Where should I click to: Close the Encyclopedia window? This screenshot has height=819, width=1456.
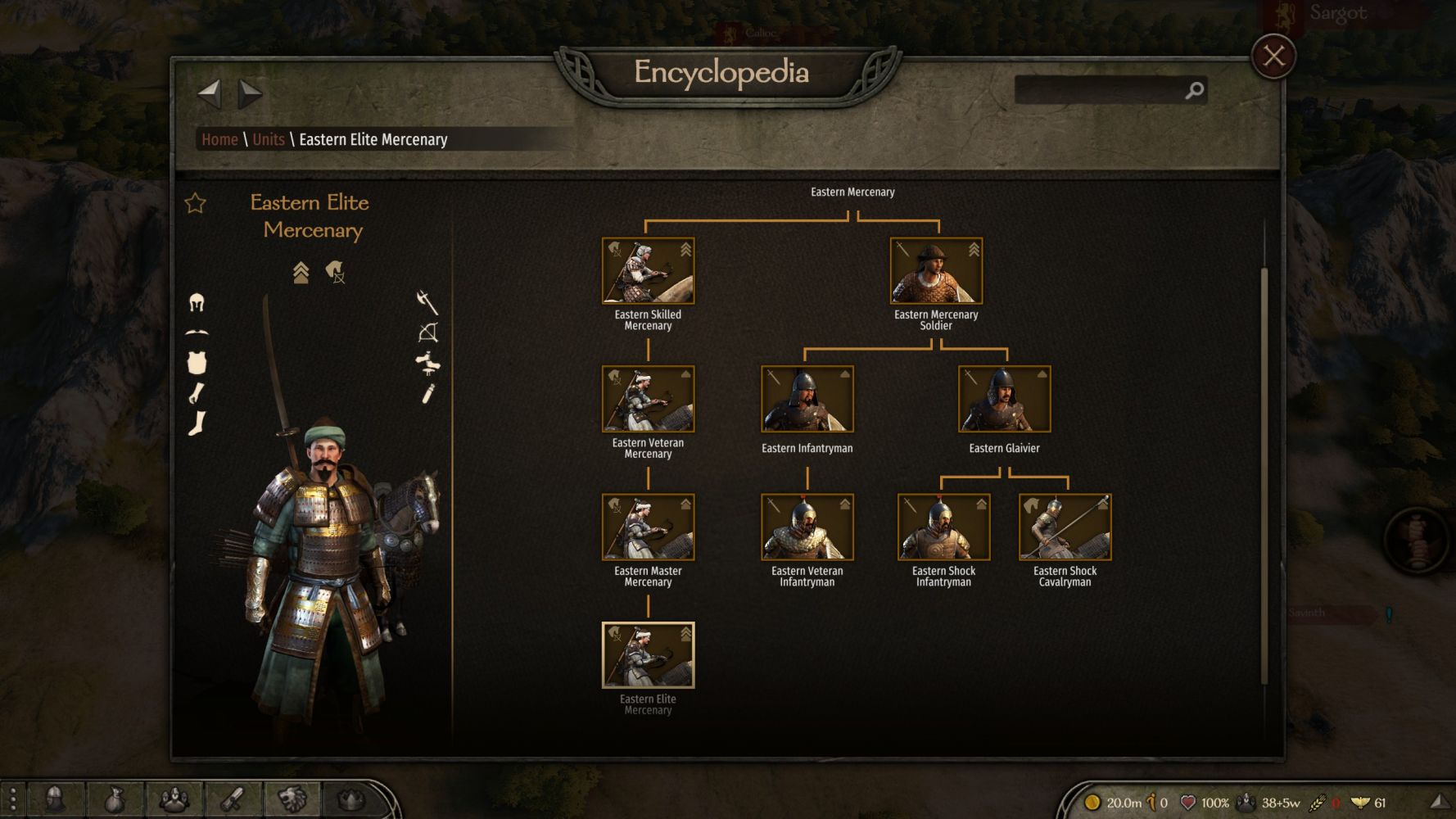point(1273,57)
